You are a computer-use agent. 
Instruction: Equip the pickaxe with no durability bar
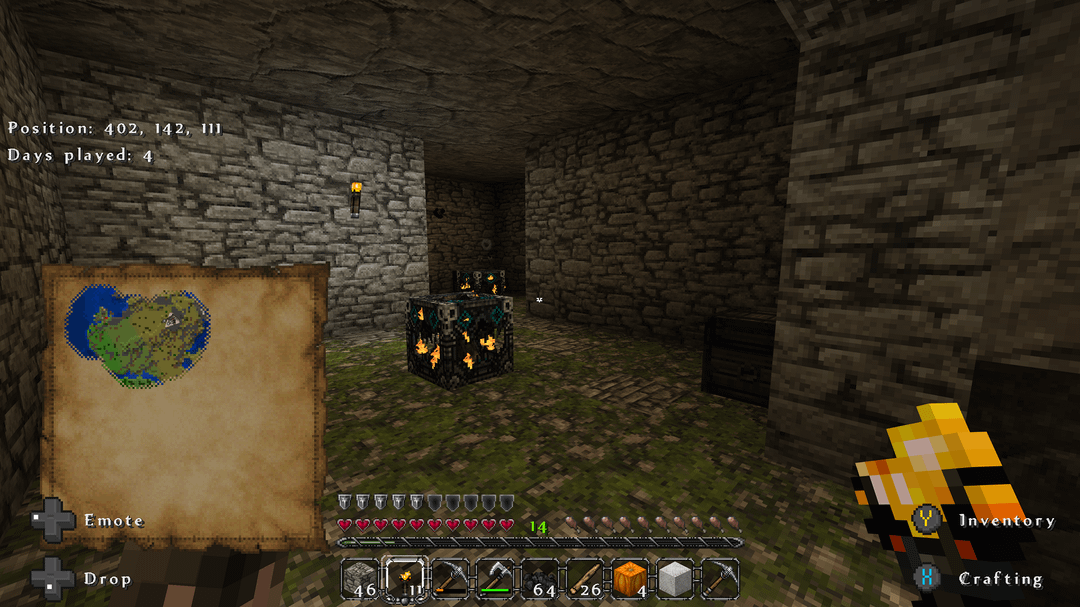(x=720, y=578)
